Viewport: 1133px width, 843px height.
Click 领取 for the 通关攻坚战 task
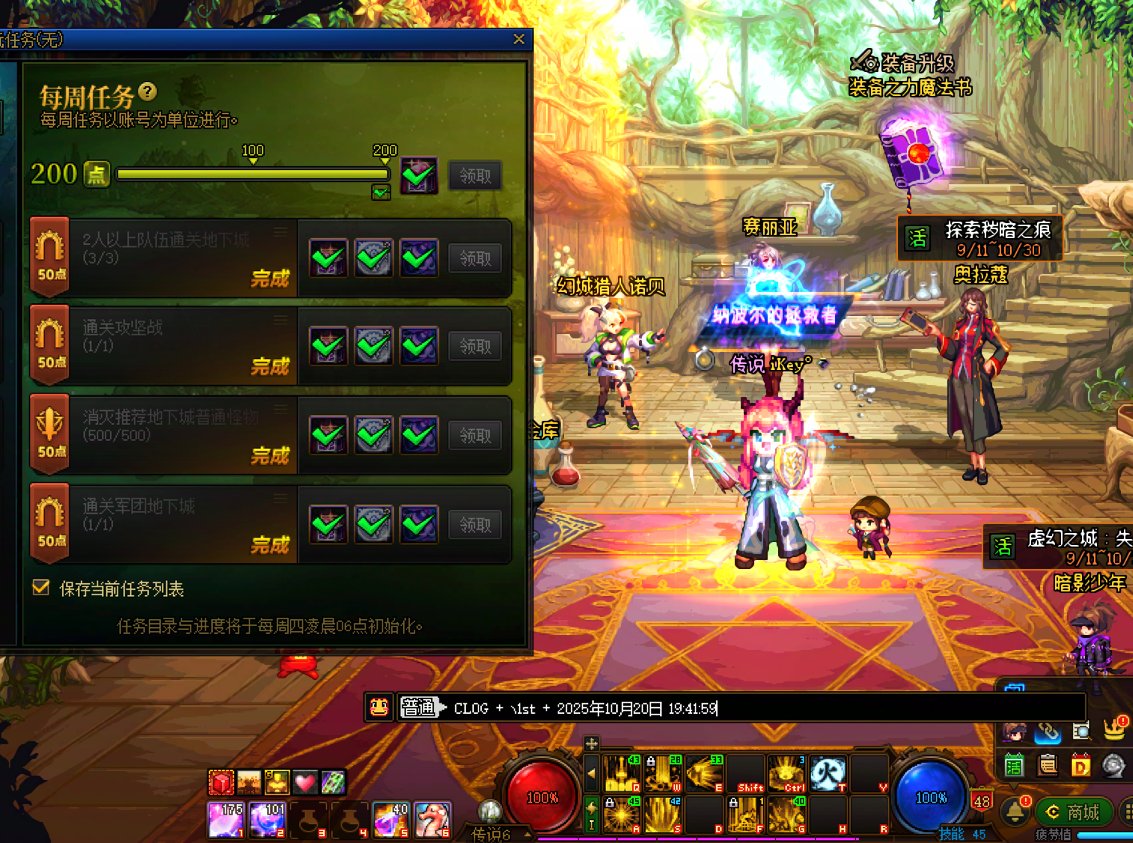click(475, 346)
